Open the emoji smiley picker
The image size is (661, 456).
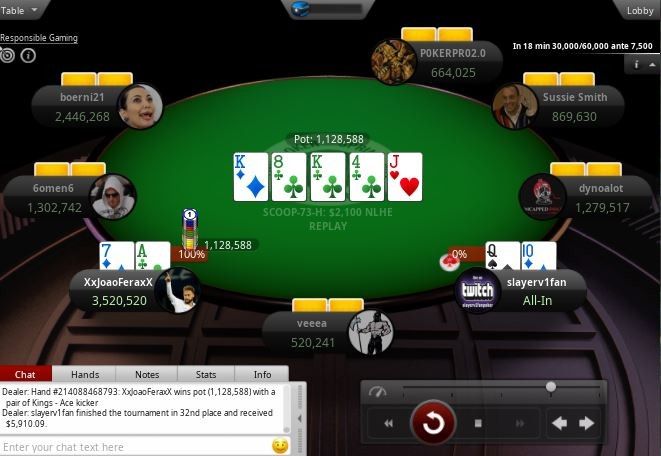click(x=280, y=446)
